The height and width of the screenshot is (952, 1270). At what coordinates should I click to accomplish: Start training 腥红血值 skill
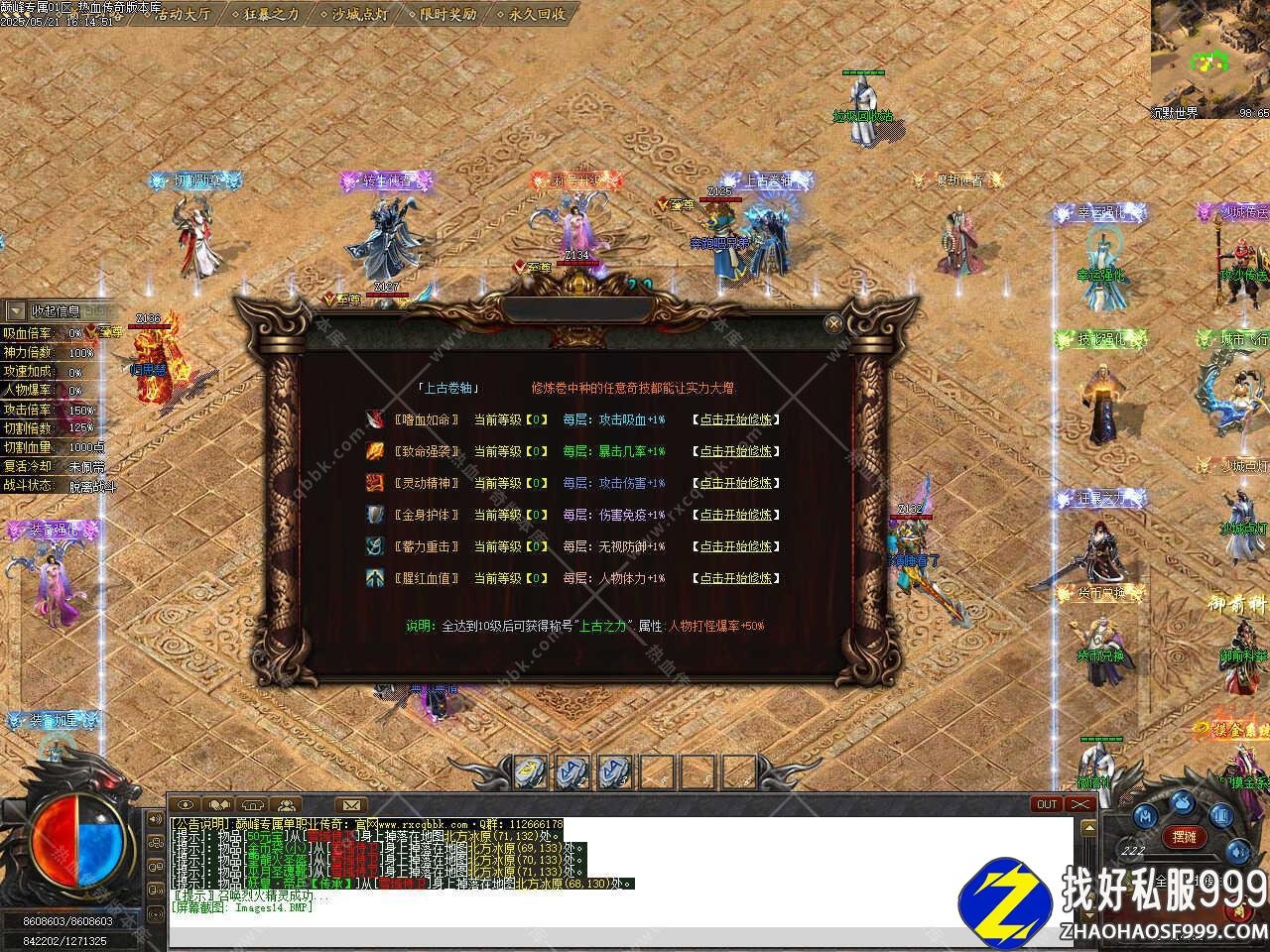click(x=736, y=578)
